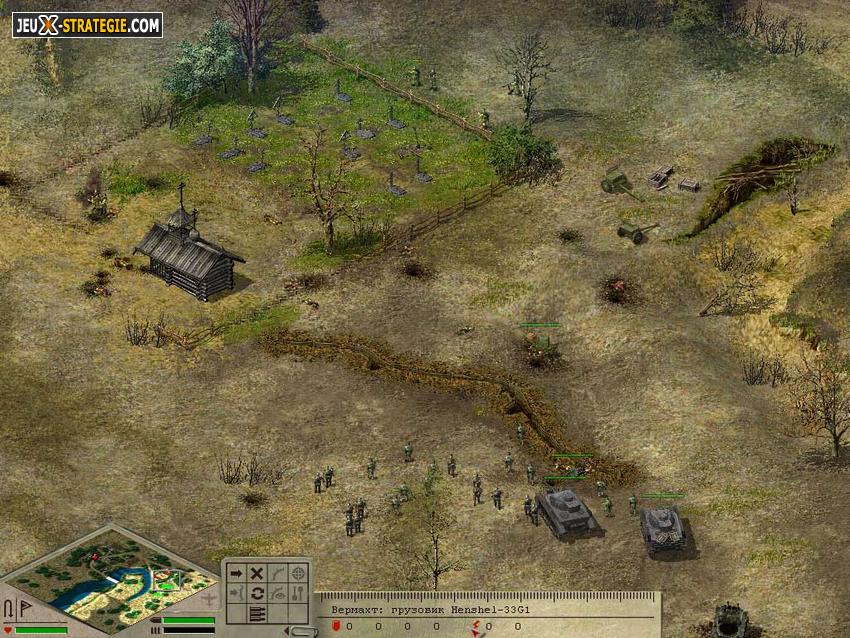The width and height of the screenshot is (850, 638).
Task: Select the right tank with green health bar
Action: coord(662,526)
